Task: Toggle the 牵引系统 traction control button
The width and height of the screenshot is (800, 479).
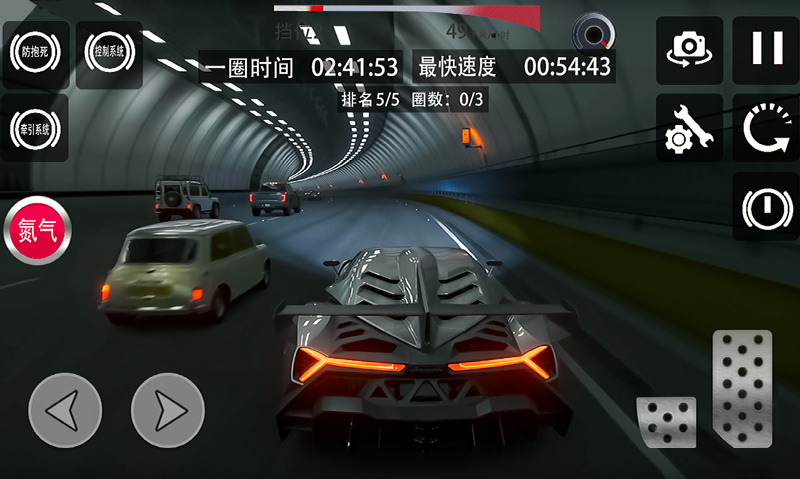Action: (x=35, y=128)
